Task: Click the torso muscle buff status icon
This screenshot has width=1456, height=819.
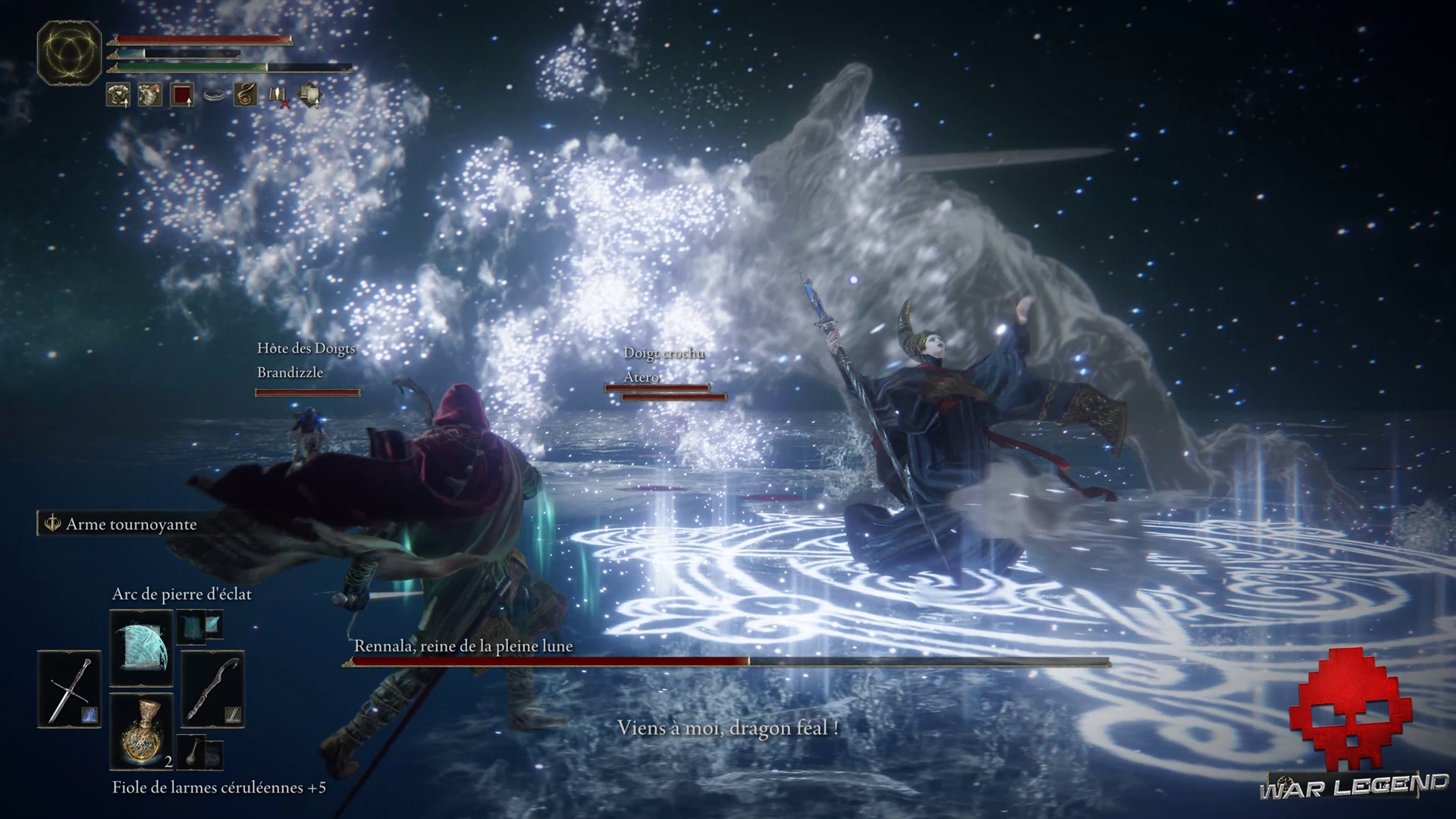Action: click(x=150, y=95)
